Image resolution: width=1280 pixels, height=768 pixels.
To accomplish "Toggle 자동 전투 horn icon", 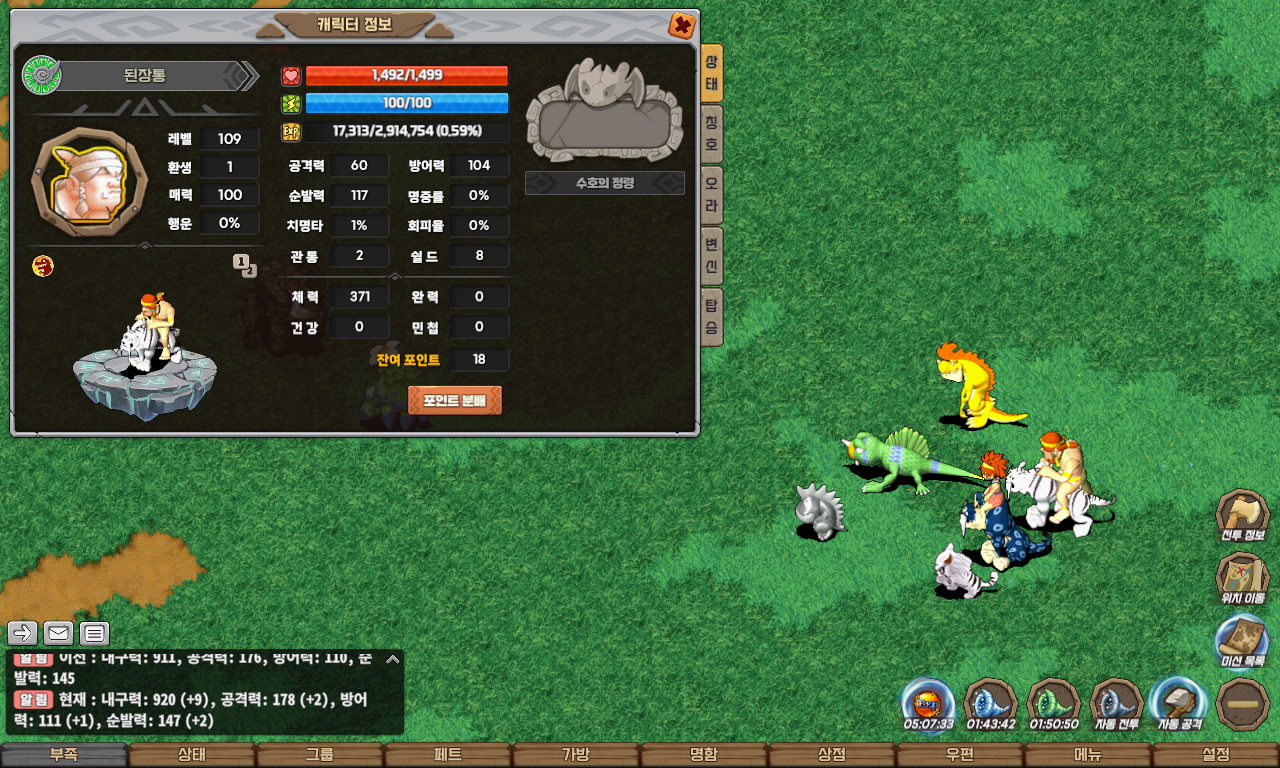I will coord(1117,703).
